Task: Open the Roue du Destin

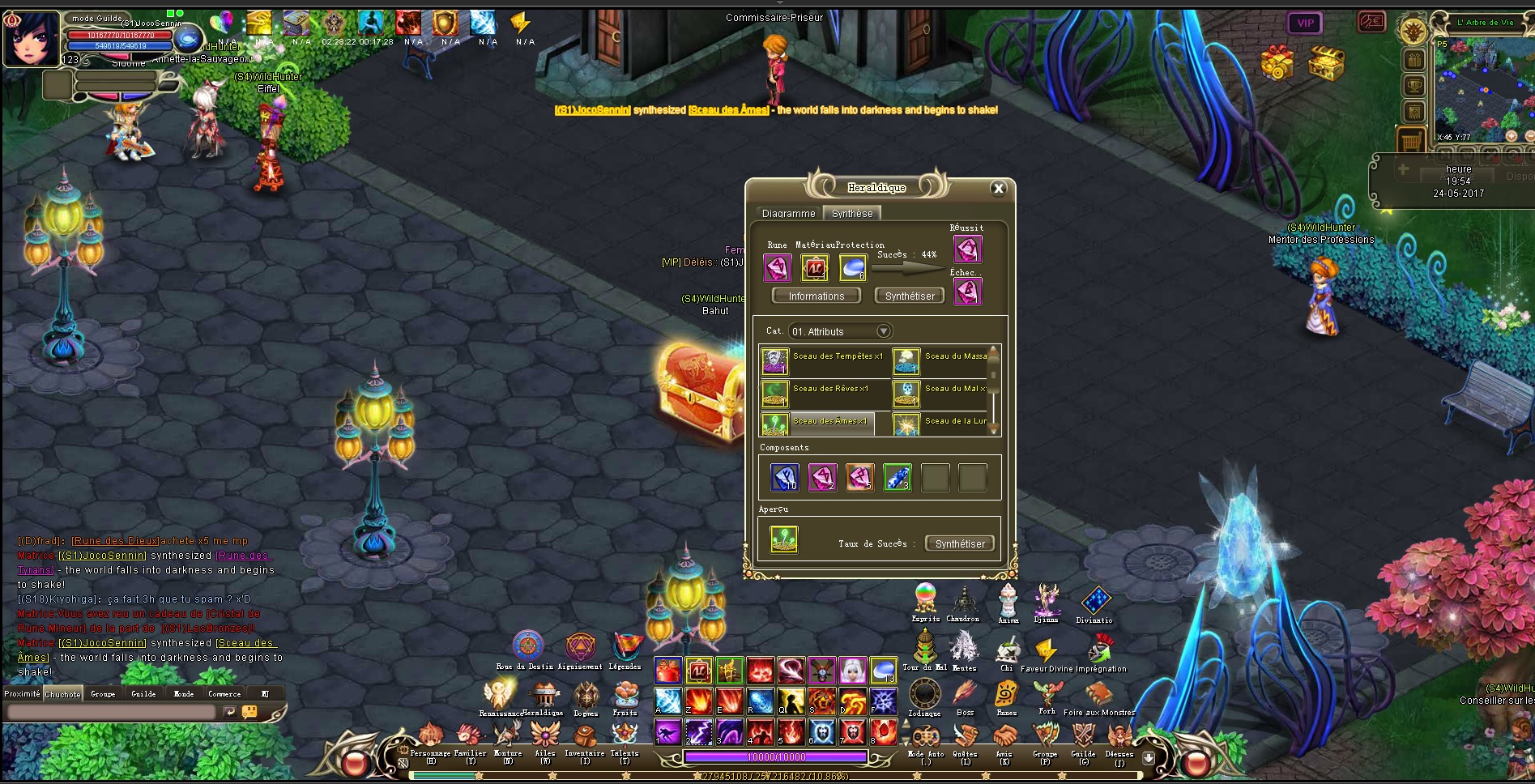Action: [x=527, y=647]
